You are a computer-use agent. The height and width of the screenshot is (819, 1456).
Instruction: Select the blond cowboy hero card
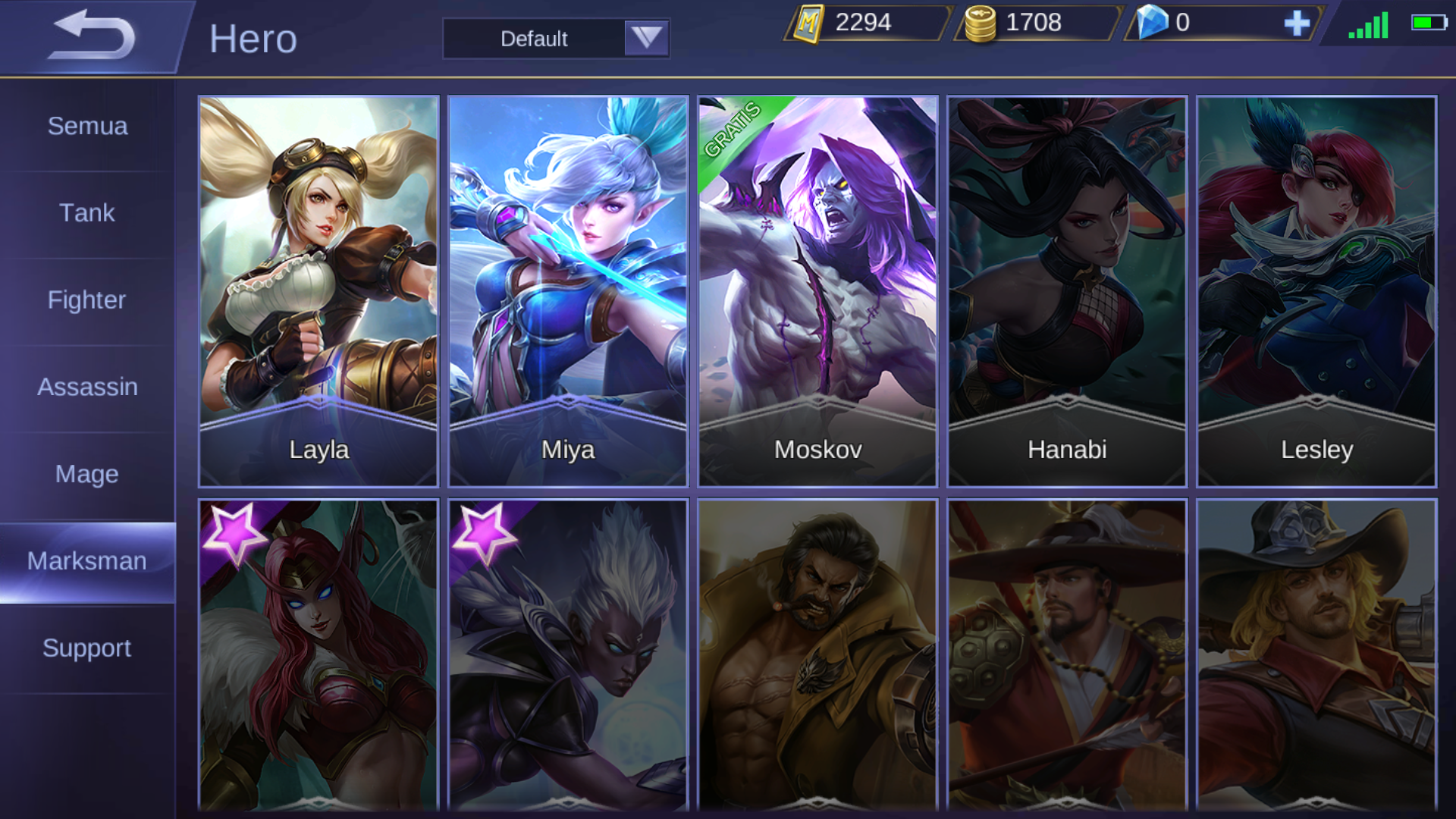pos(1316,656)
